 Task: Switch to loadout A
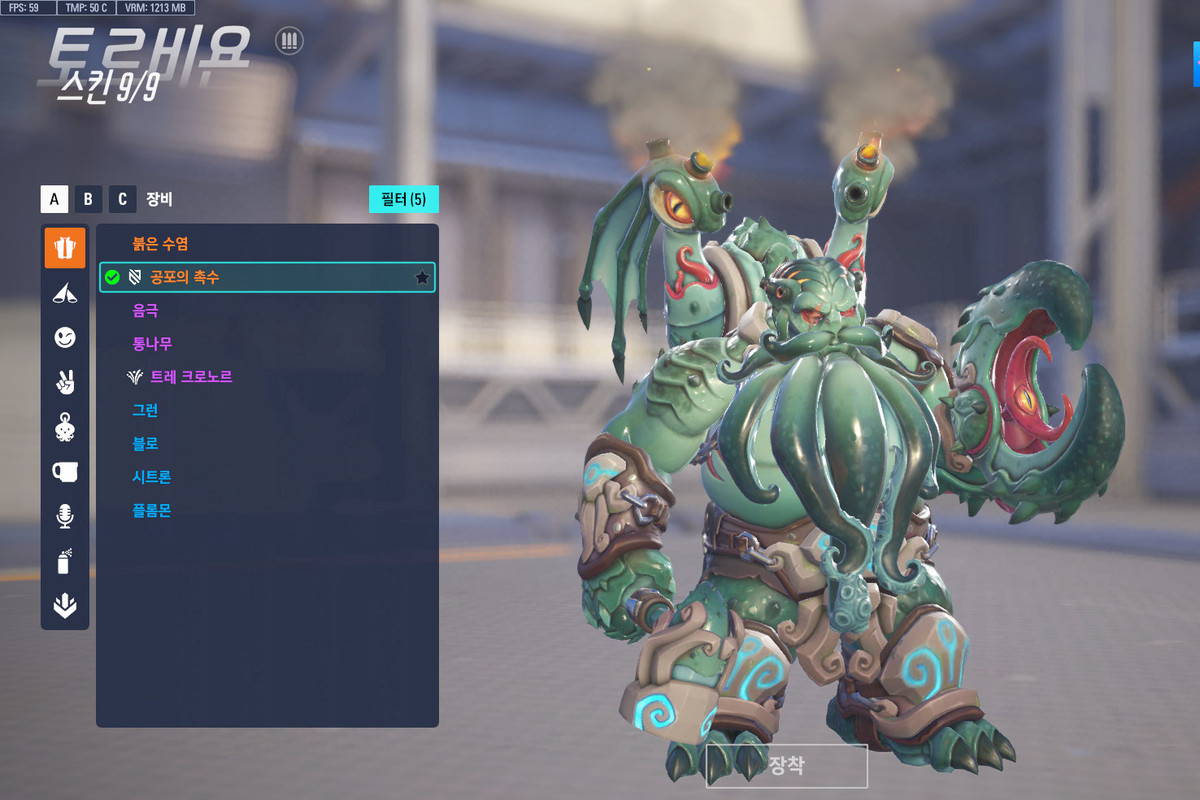click(54, 199)
